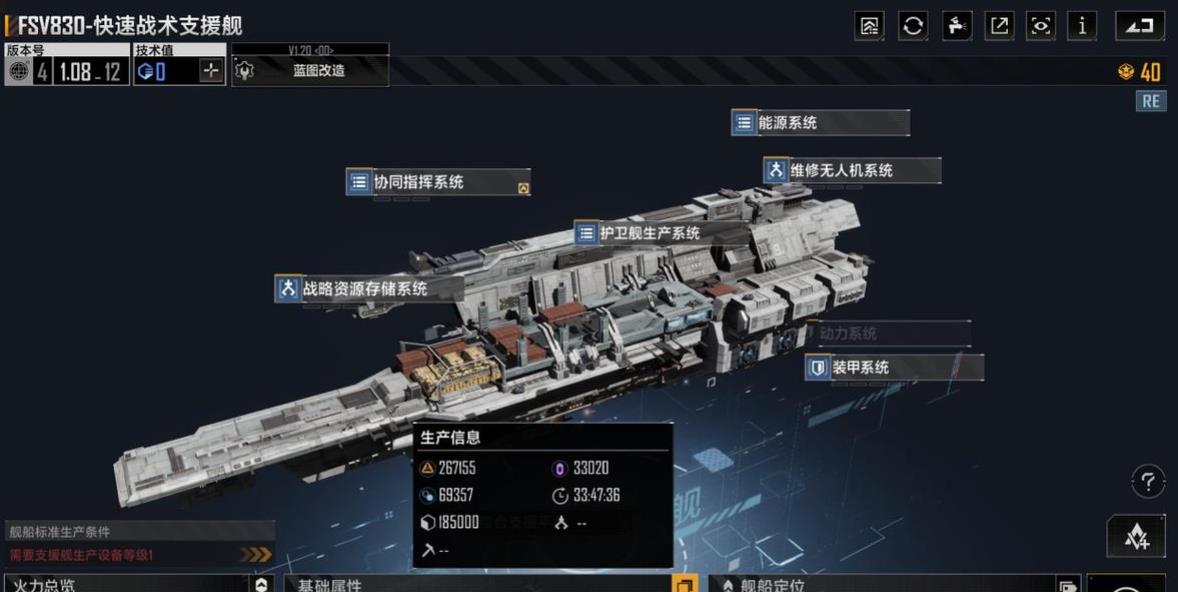1178x592 pixels.
Task: Open the 战略资源存储系统 module
Action: click(x=368, y=289)
